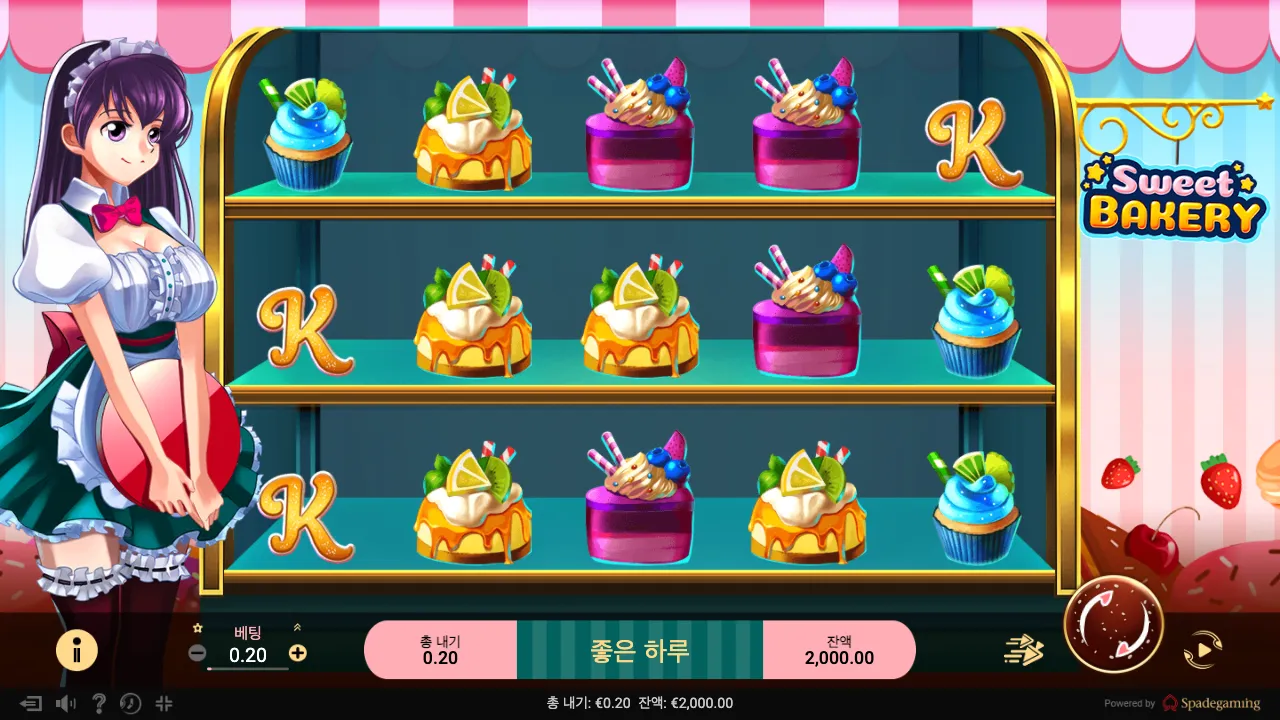Open the 총 내기 total bet display
The width and height of the screenshot is (1280, 720).
coord(441,648)
